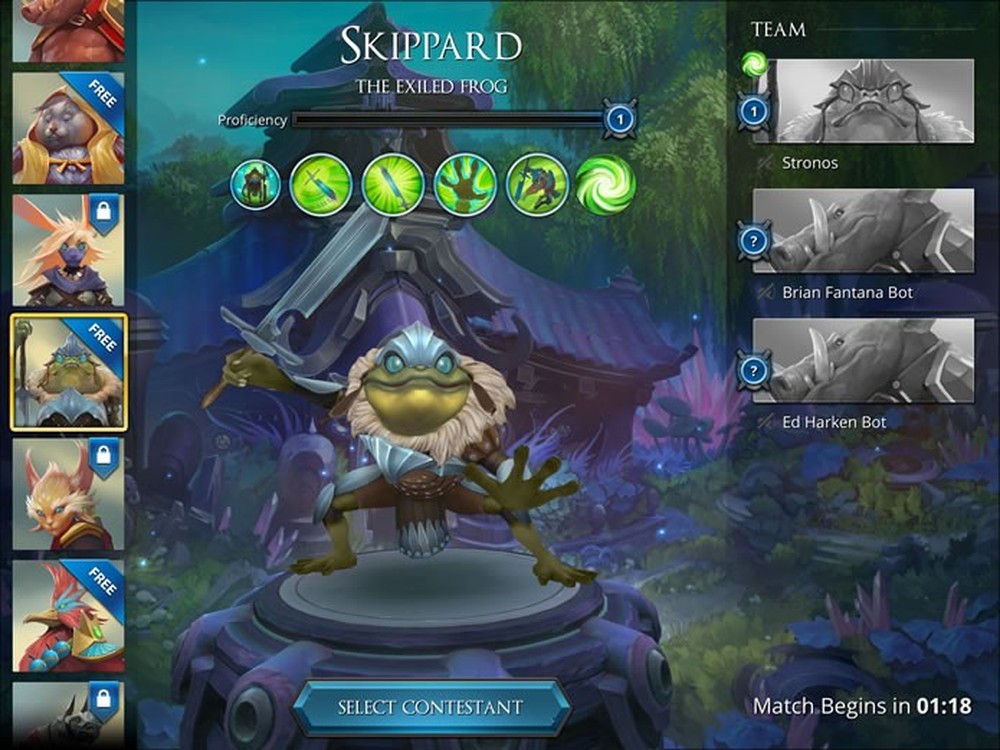This screenshot has height=750, width=1000.
Task: Show the single sword slash ability
Action: pyautogui.click(x=321, y=185)
